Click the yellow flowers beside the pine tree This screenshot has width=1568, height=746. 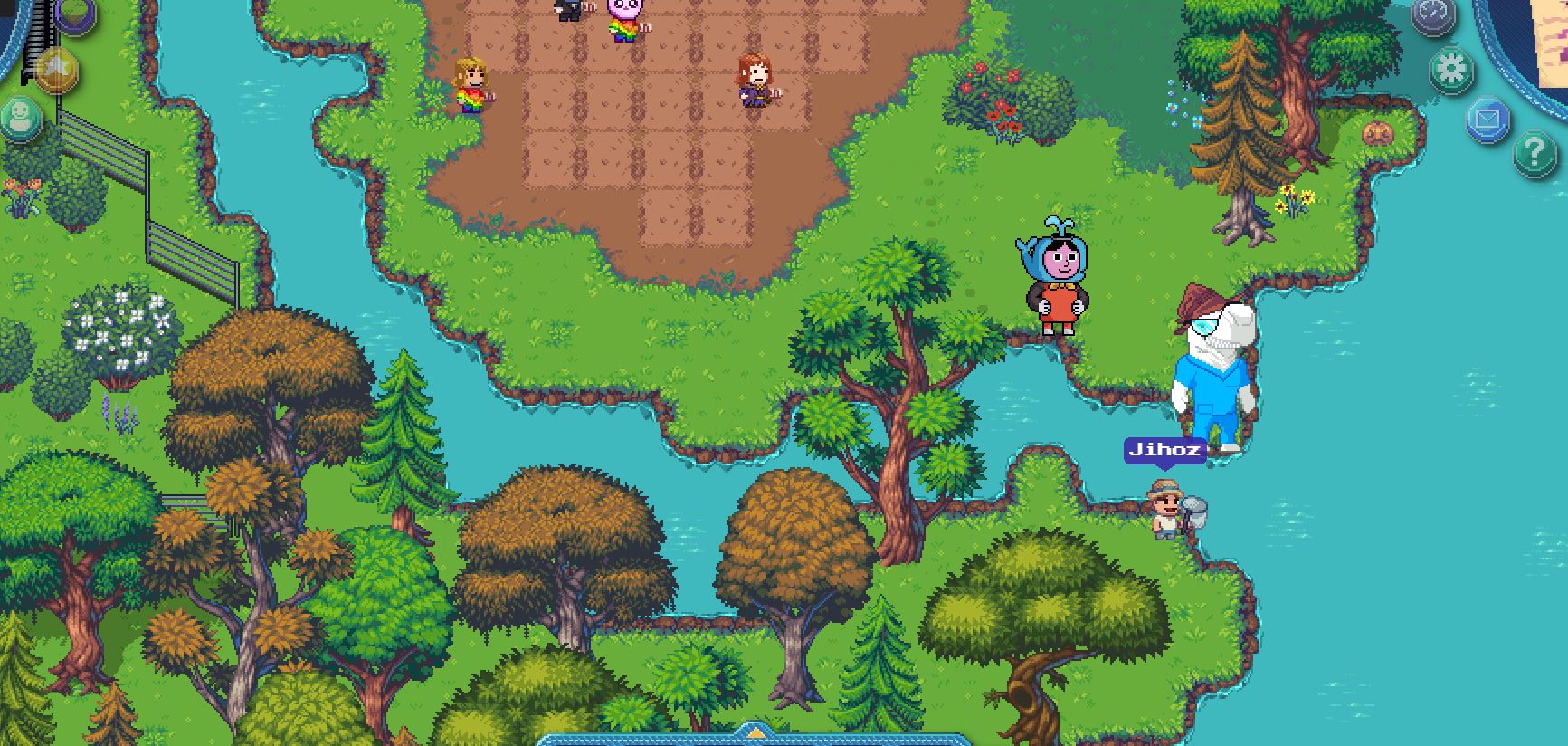[x=1296, y=195]
